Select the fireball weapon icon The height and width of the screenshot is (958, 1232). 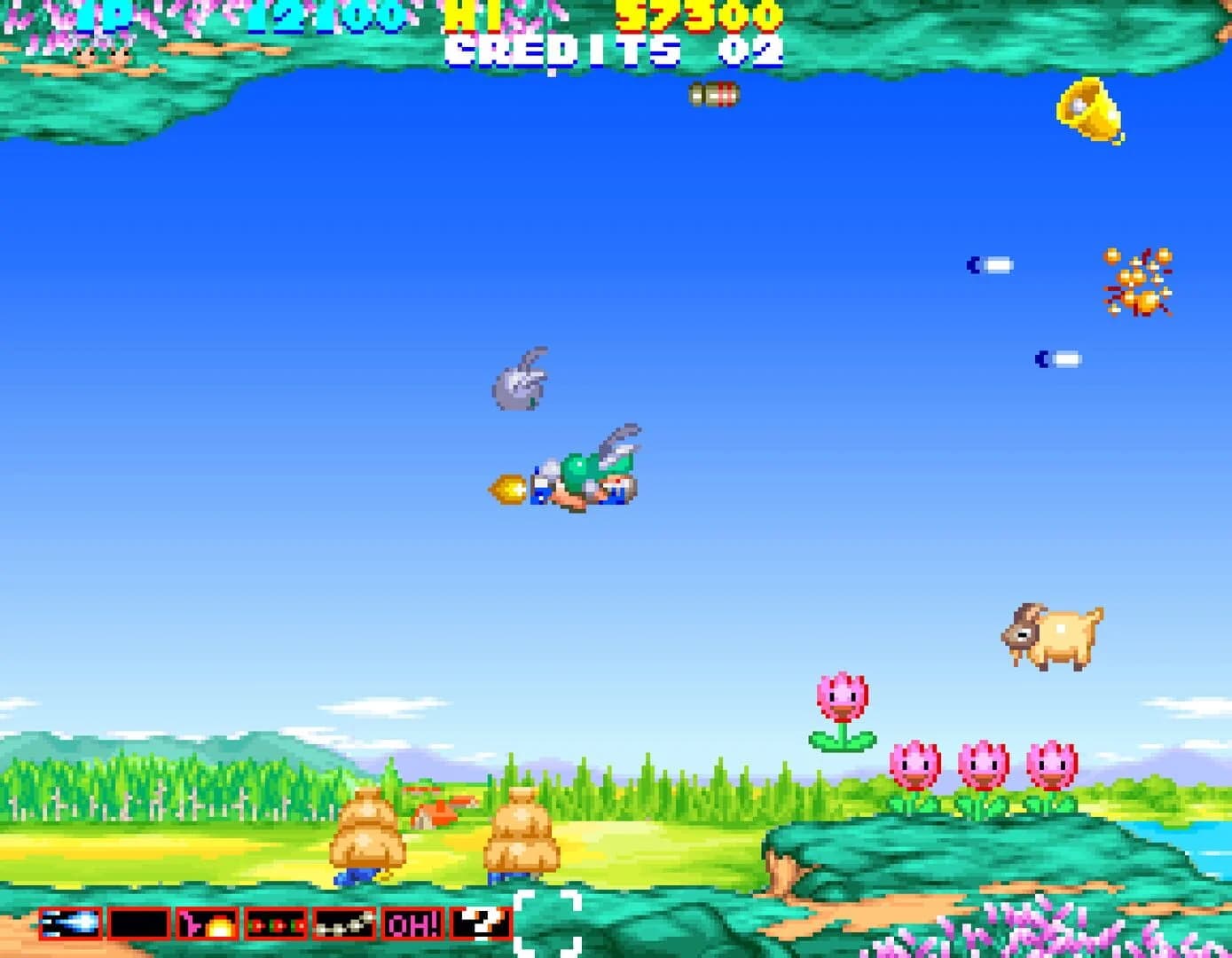(x=206, y=925)
